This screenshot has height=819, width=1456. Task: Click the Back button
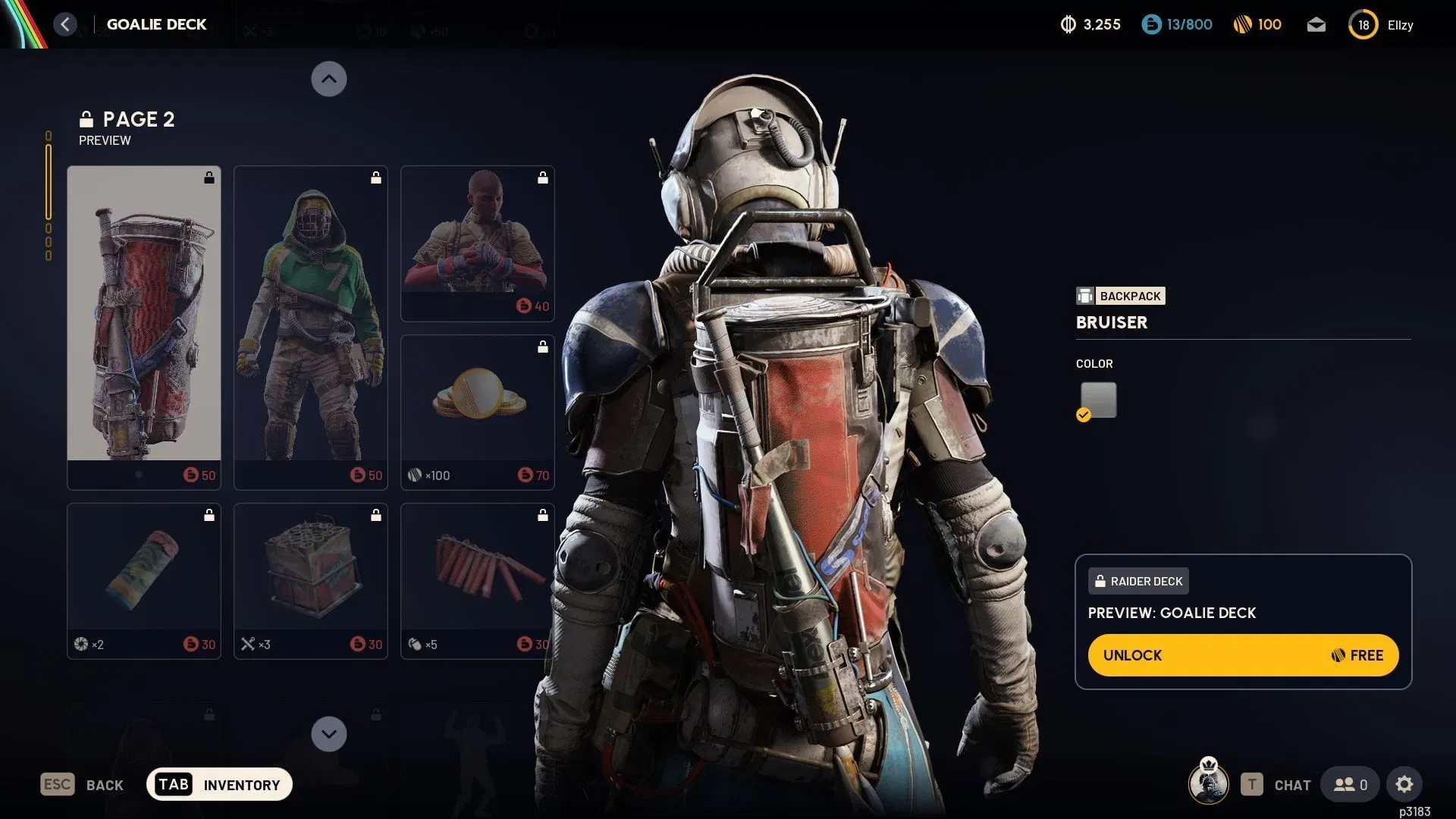coord(82,785)
